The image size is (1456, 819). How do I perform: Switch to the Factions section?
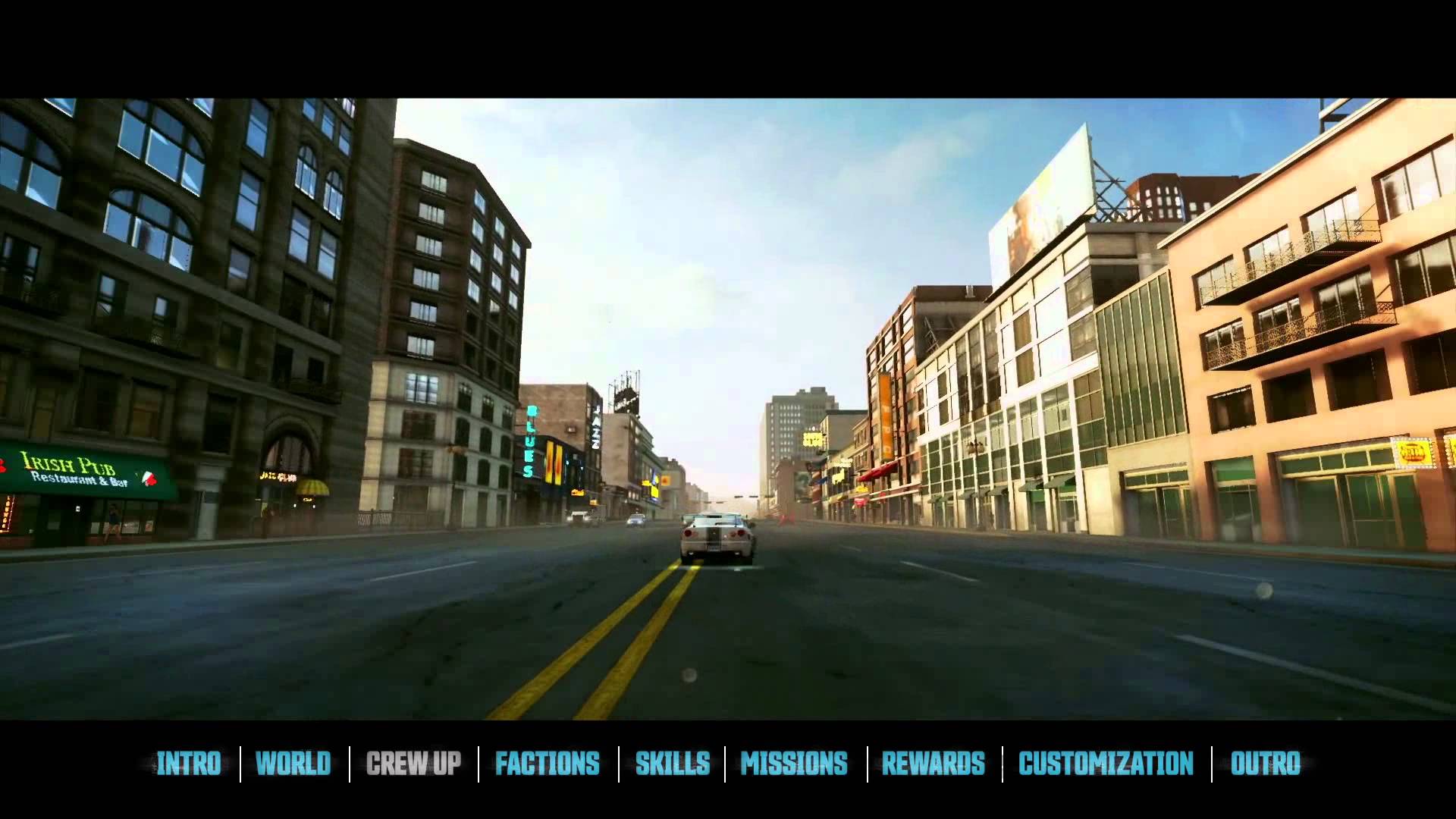click(548, 764)
